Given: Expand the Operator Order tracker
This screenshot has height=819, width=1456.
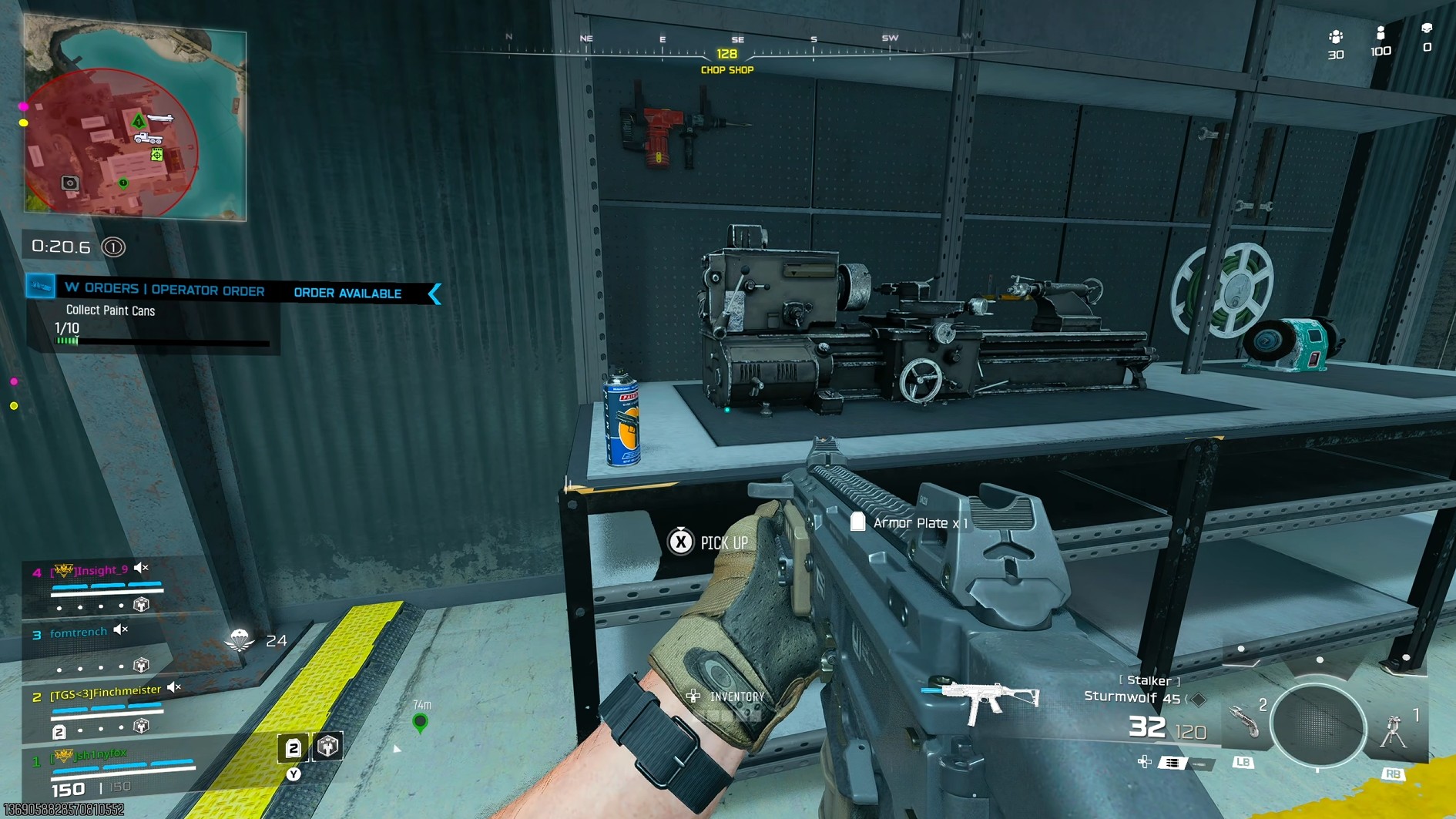Looking at the screenshot, I should click(x=165, y=290).
